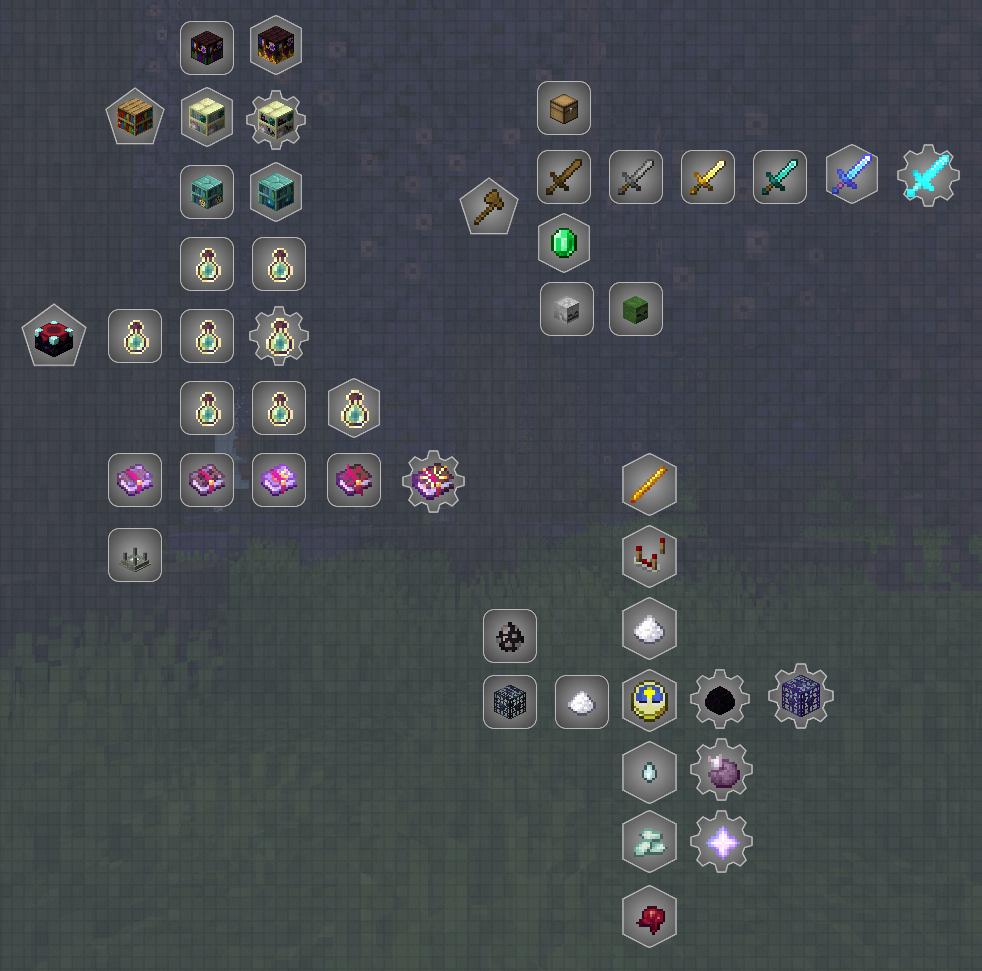This screenshot has height=971, width=982.
Task: Open the gear-framed enchanted book node
Action: (x=433, y=481)
